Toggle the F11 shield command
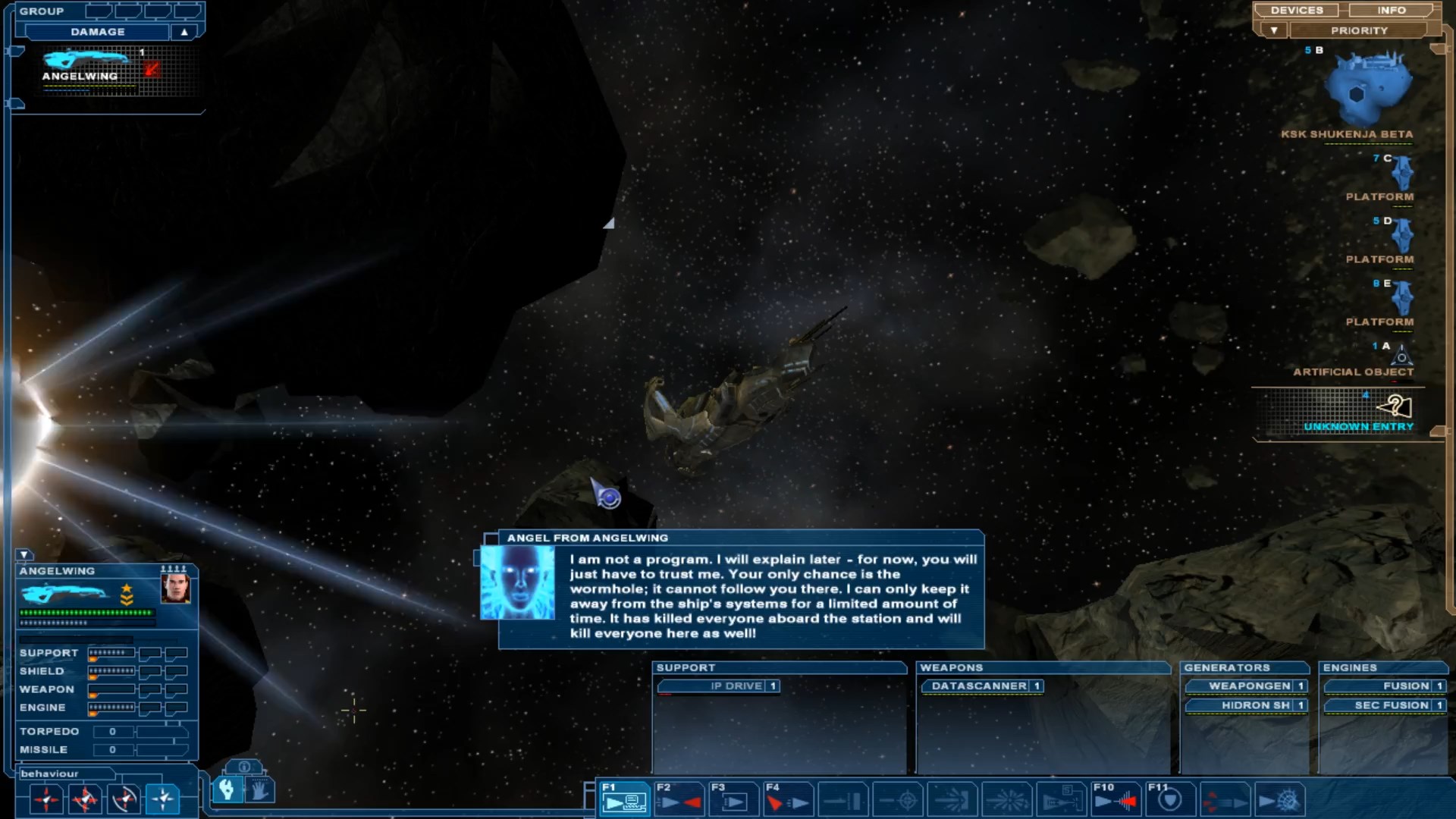The height and width of the screenshot is (819, 1456). click(1170, 799)
